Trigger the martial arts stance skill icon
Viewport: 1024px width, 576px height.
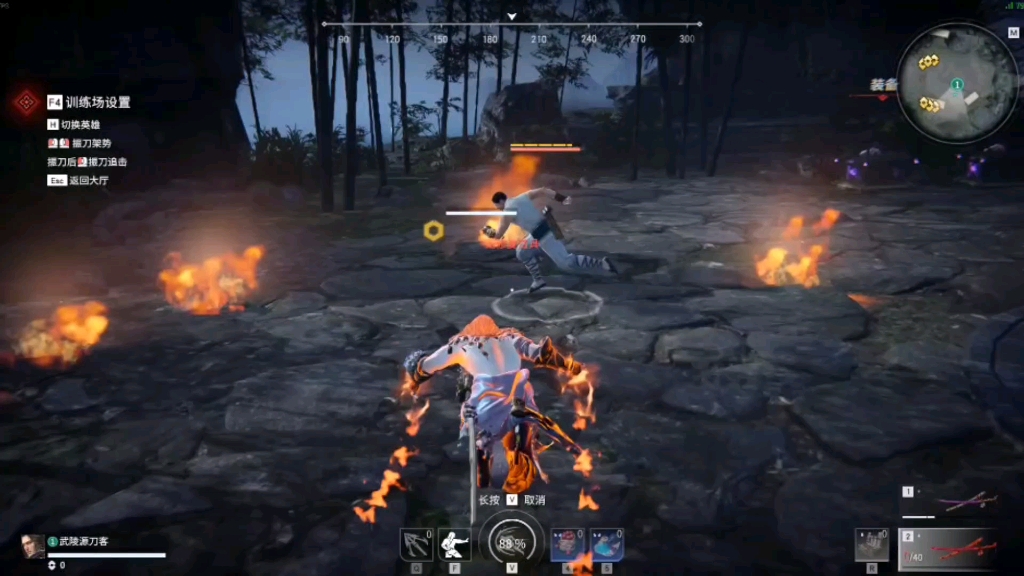pos(454,544)
